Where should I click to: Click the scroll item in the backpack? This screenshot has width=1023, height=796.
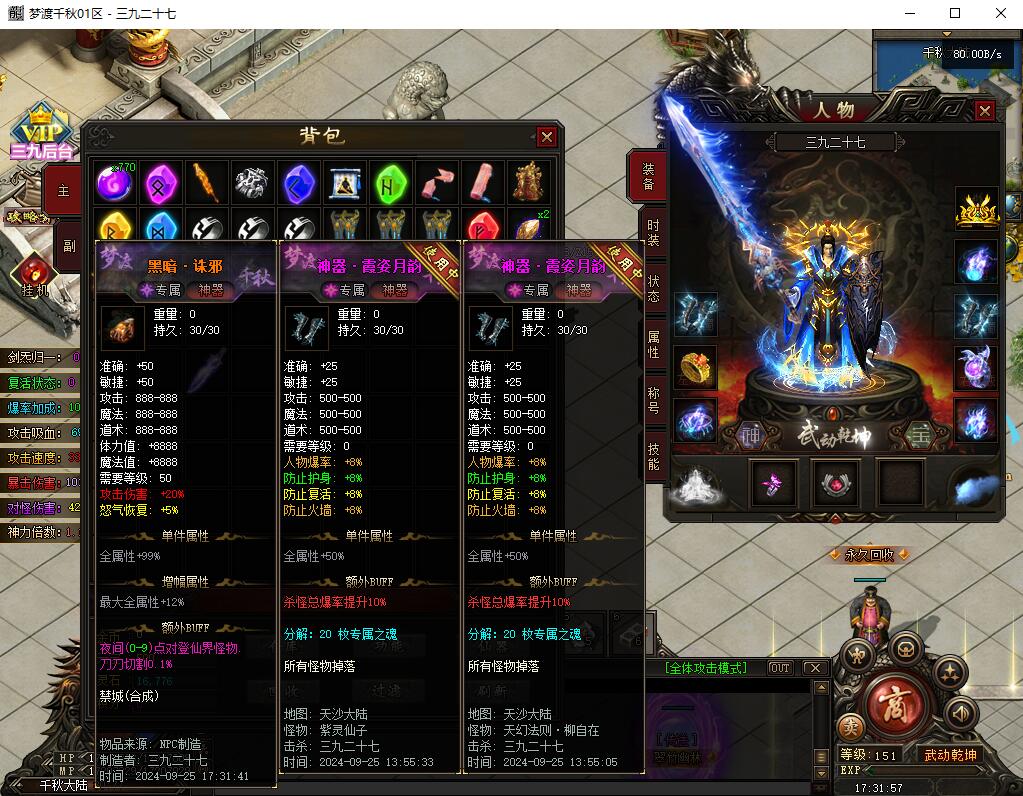click(344, 182)
